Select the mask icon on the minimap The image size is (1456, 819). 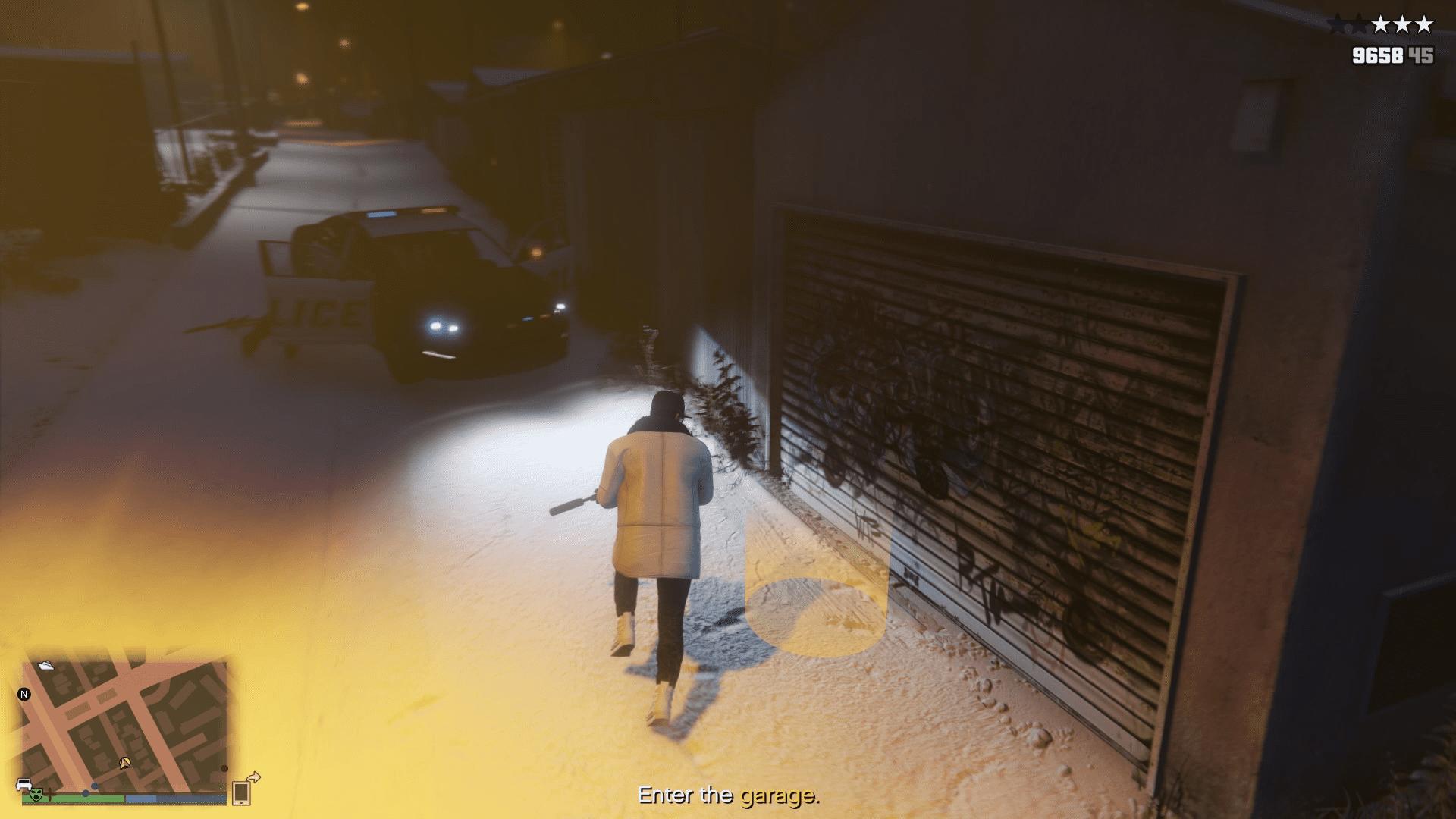[x=36, y=795]
